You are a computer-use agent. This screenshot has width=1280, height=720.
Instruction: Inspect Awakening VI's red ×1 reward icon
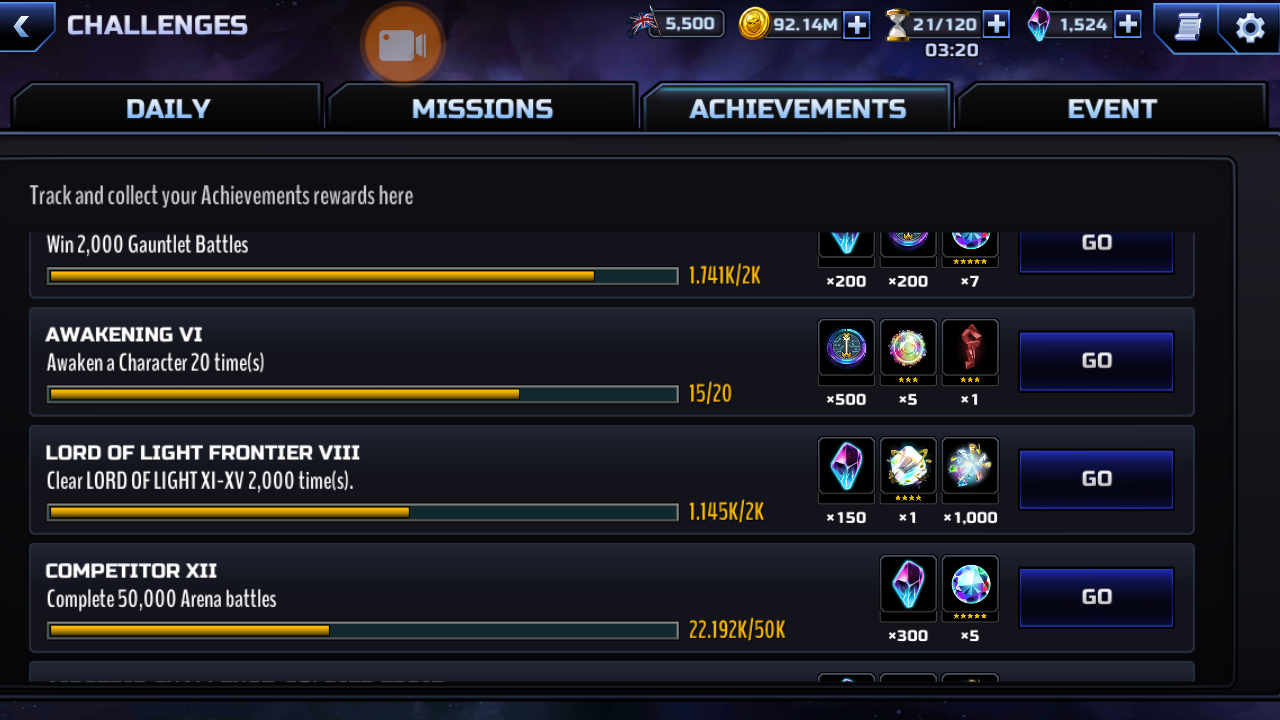pyautogui.click(x=969, y=348)
